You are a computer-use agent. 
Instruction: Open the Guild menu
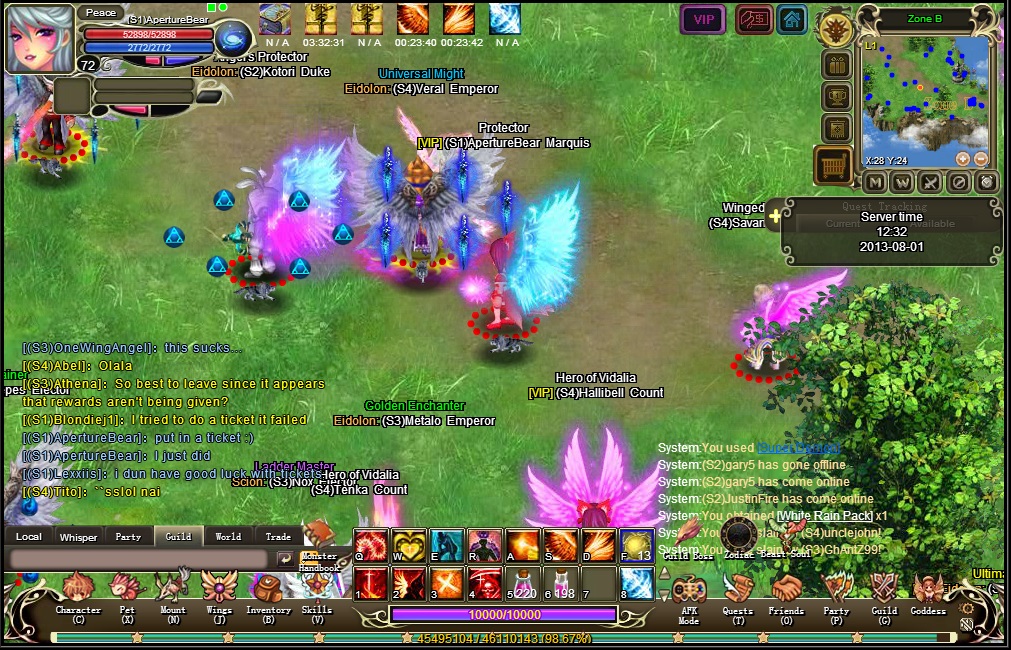pyautogui.click(x=883, y=593)
